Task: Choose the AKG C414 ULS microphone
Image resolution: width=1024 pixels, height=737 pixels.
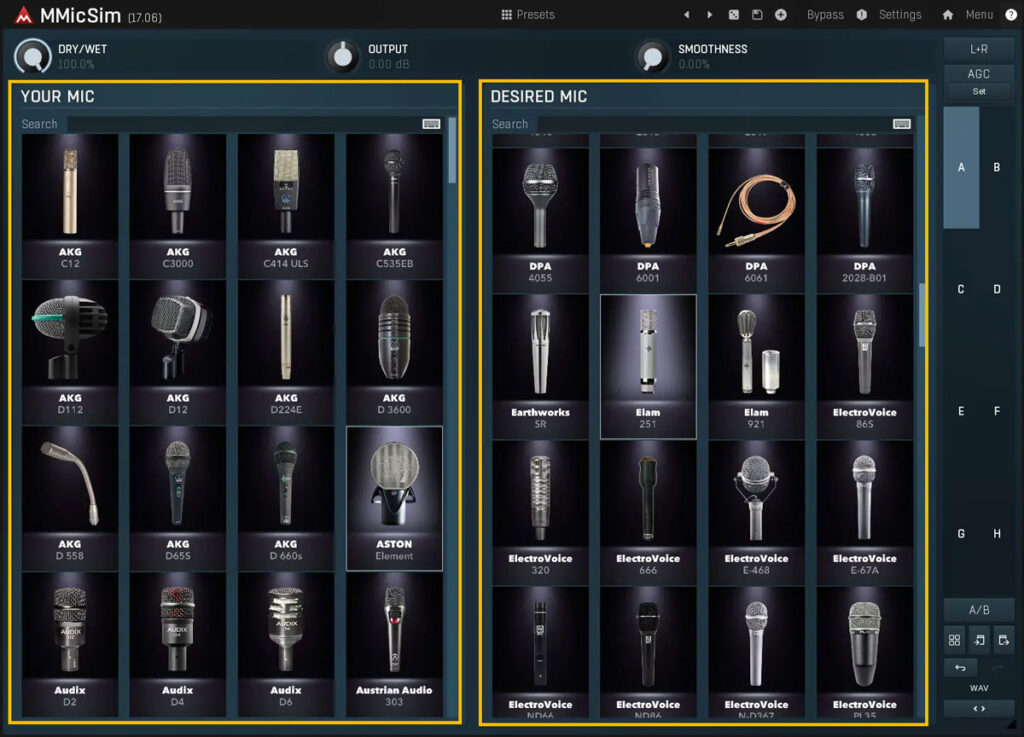Action: tap(285, 204)
